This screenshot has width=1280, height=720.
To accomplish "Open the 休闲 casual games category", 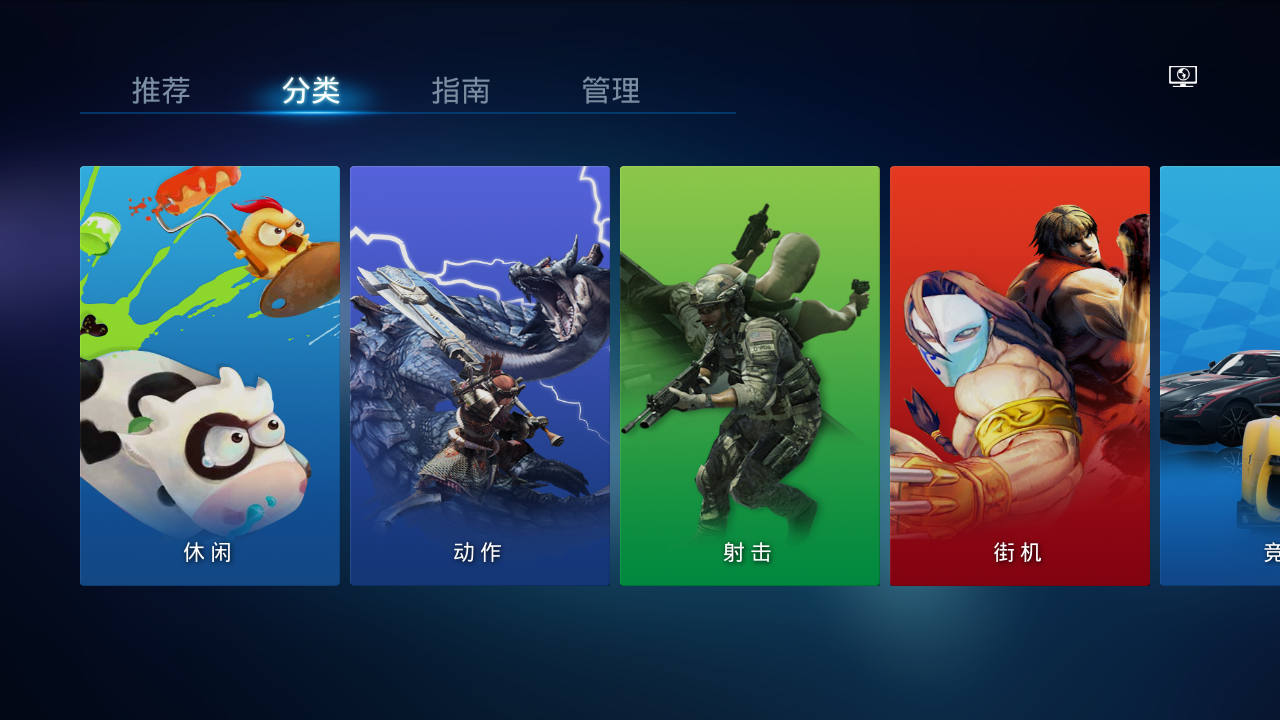I will point(209,375).
